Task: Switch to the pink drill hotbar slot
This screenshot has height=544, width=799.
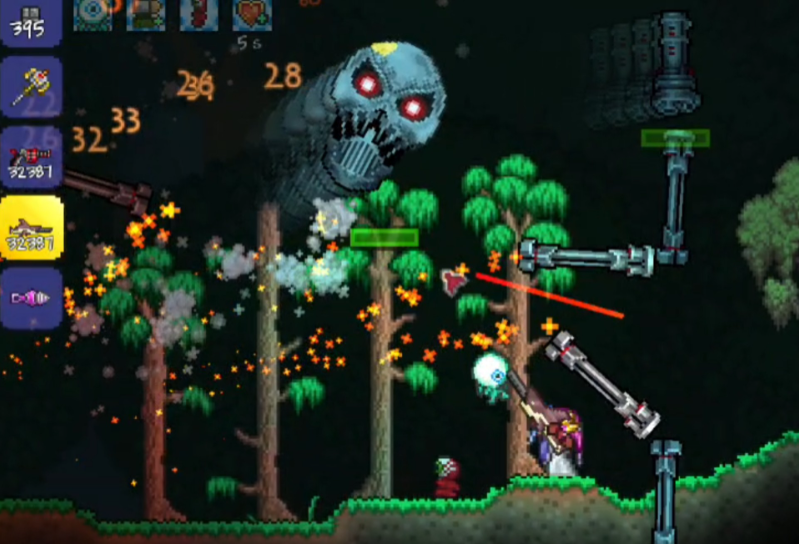Action: (30, 297)
